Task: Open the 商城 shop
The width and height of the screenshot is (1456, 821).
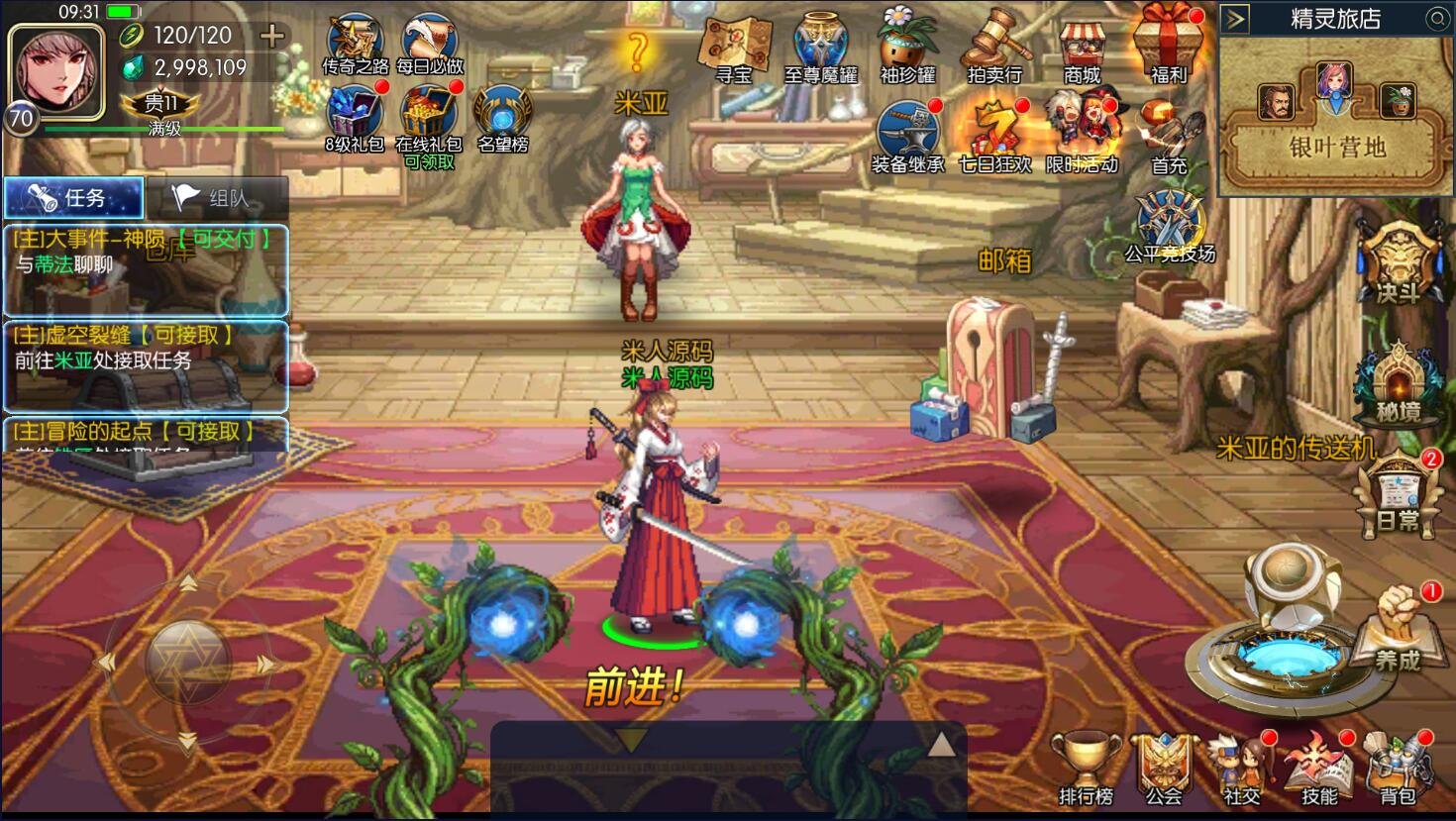Action: pos(1082,50)
